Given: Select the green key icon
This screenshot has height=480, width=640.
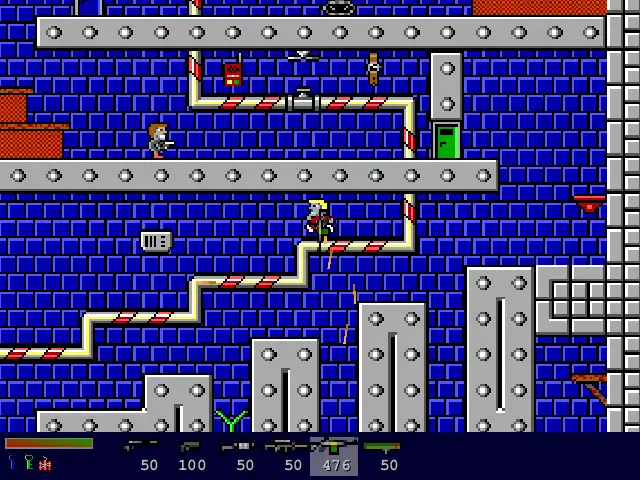Looking at the screenshot, I should [x=28, y=462].
